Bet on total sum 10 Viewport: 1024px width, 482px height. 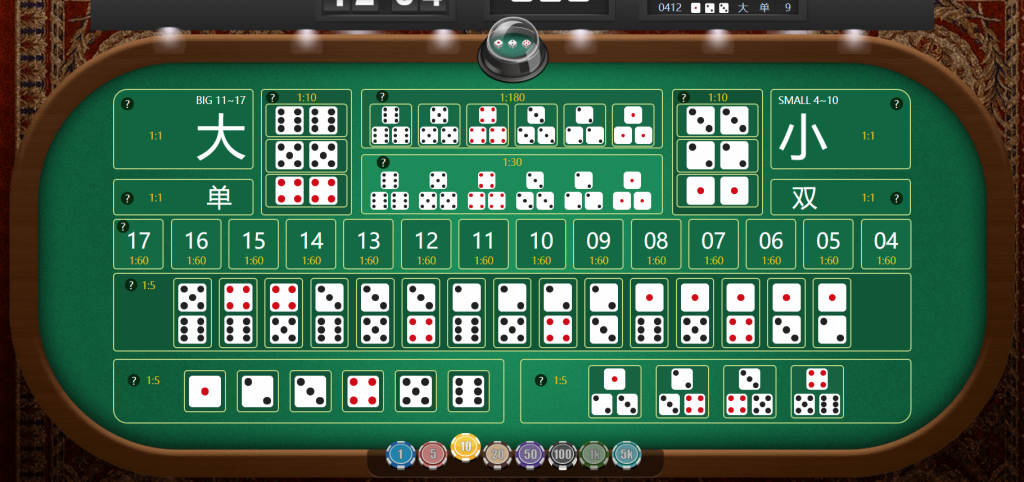click(541, 245)
